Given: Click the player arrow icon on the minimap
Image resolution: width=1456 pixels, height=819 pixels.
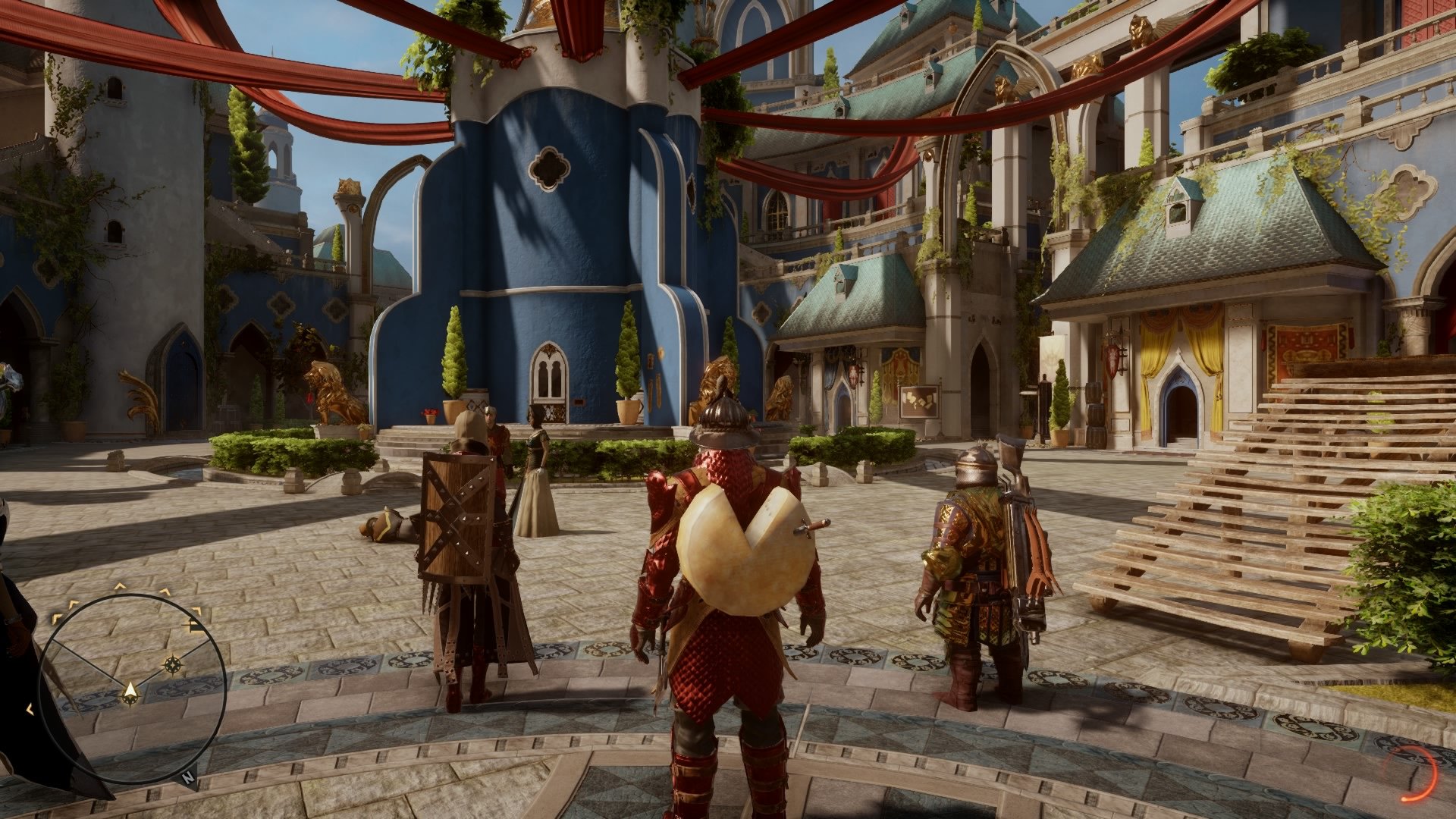Looking at the screenshot, I should click(130, 691).
